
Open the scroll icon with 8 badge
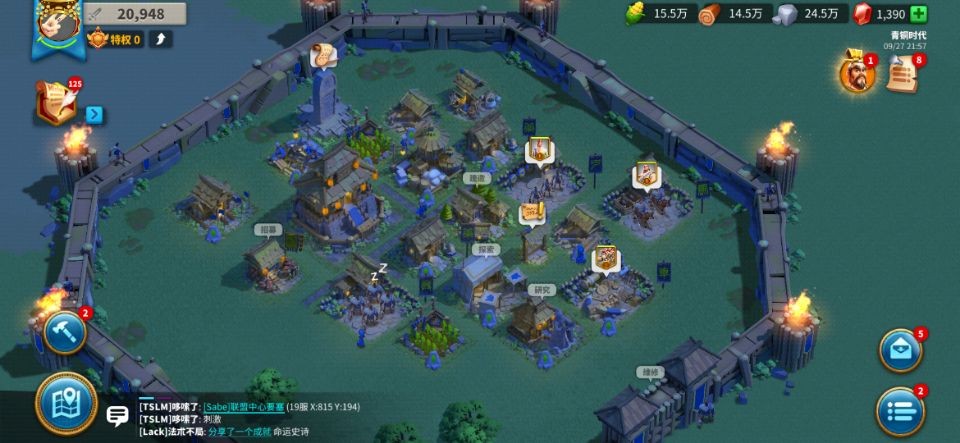(901, 74)
